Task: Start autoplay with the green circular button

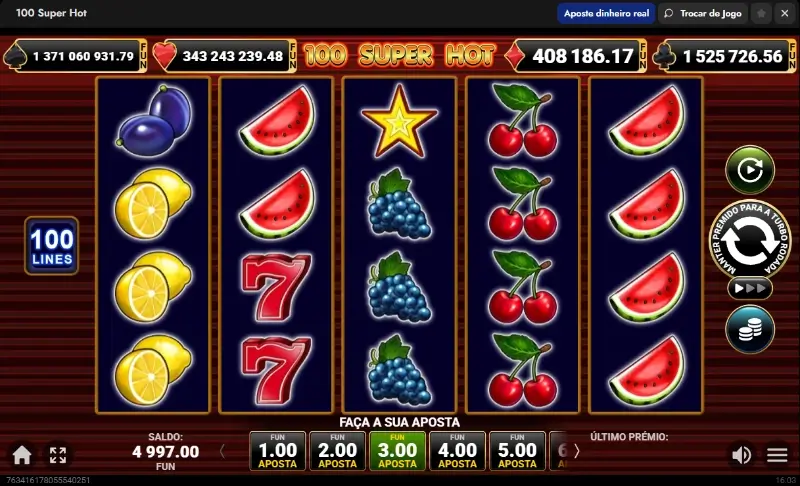Action: (x=749, y=170)
